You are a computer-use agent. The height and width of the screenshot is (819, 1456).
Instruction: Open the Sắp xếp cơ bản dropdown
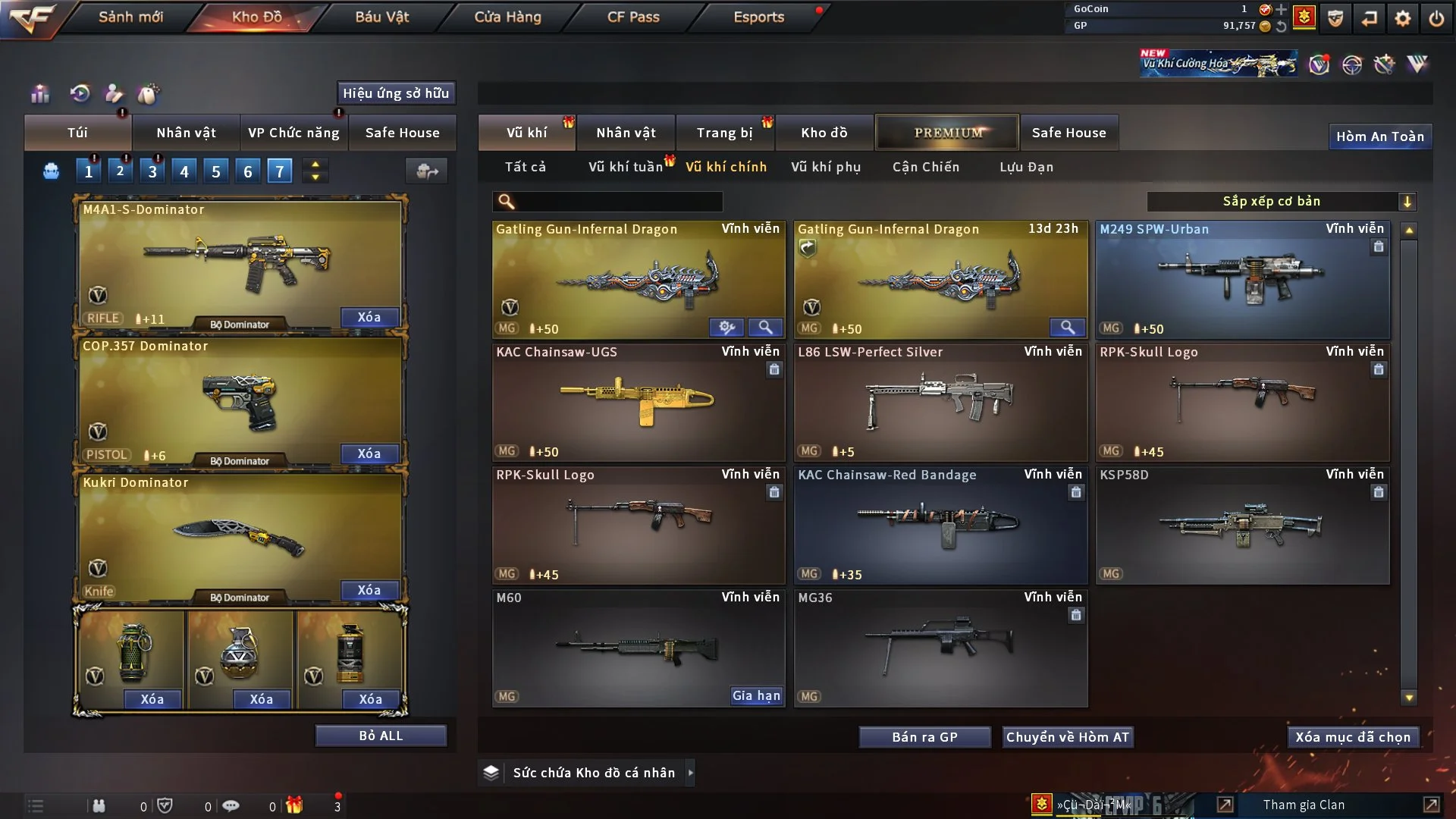click(1281, 201)
